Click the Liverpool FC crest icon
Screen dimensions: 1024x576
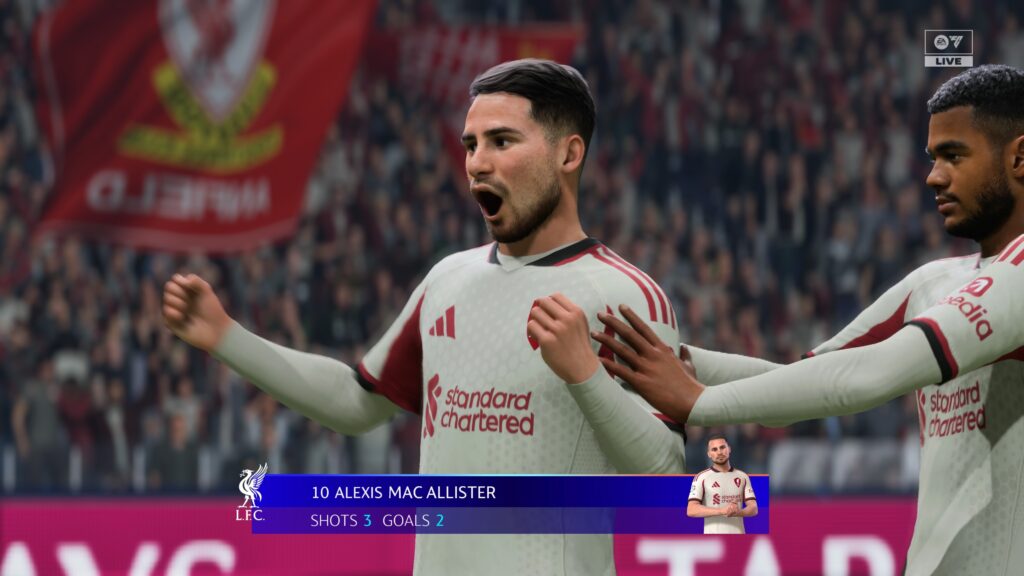pyautogui.click(x=250, y=492)
